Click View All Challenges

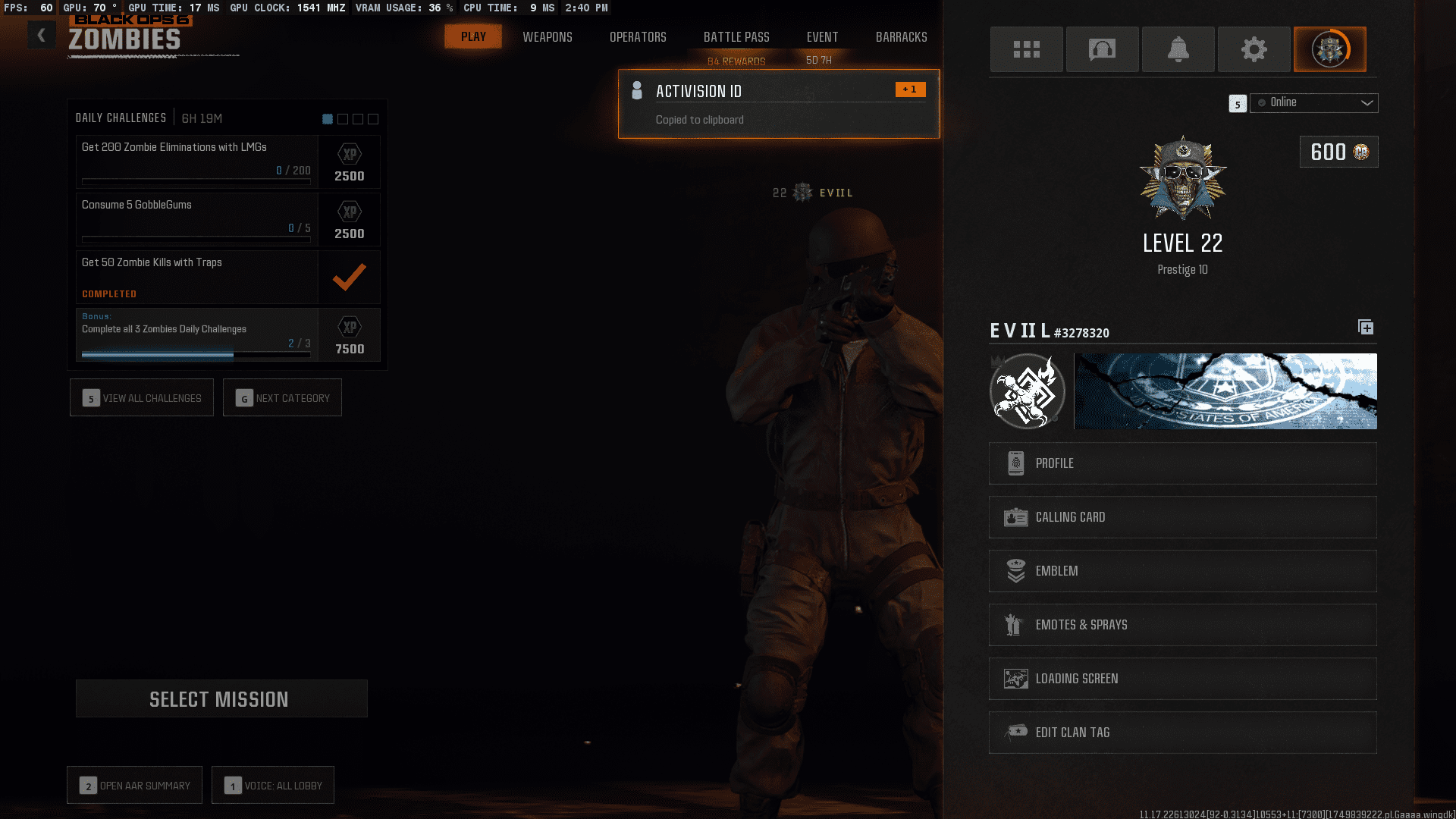pos(141,397)
